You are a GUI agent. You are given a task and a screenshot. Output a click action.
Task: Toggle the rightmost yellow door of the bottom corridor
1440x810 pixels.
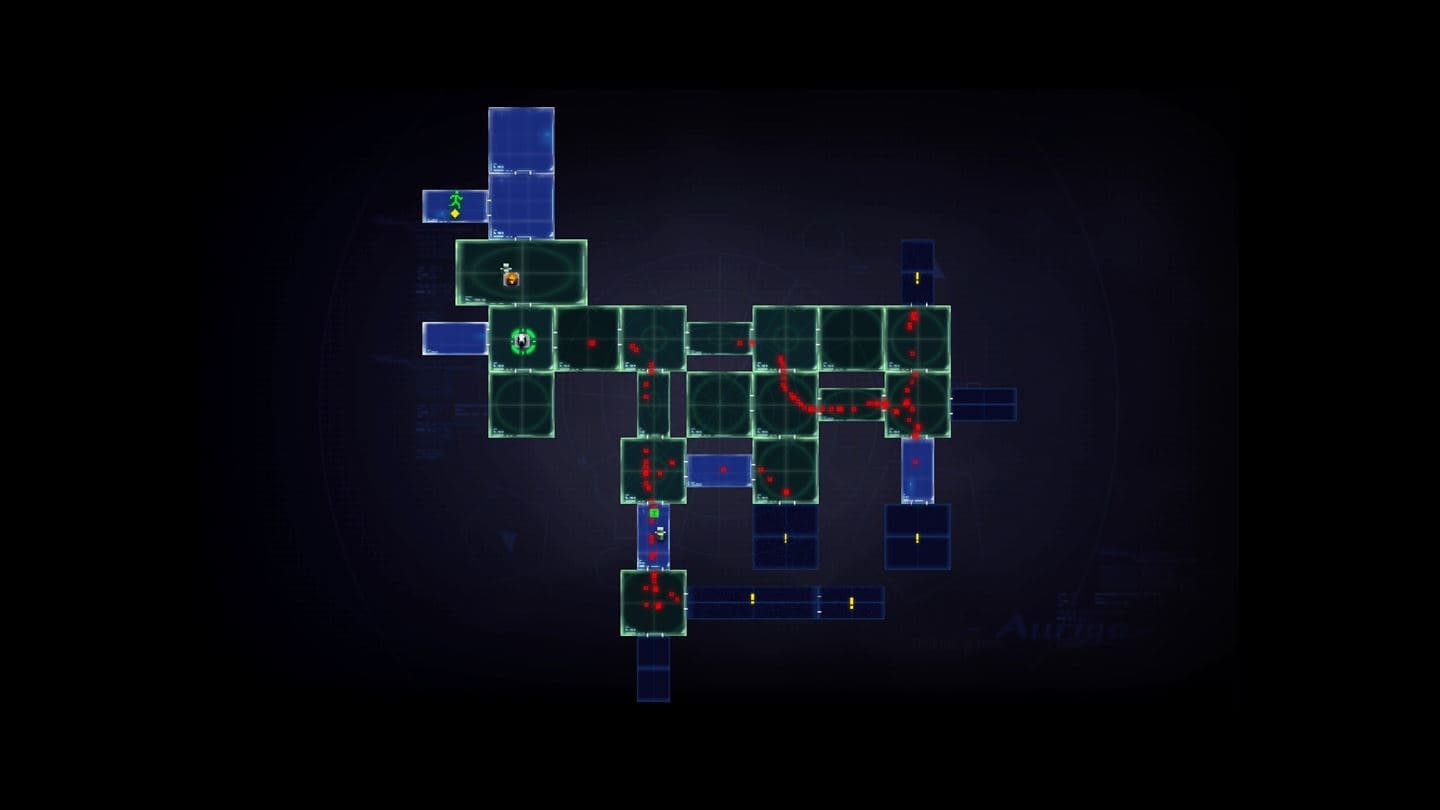point(851,604)
